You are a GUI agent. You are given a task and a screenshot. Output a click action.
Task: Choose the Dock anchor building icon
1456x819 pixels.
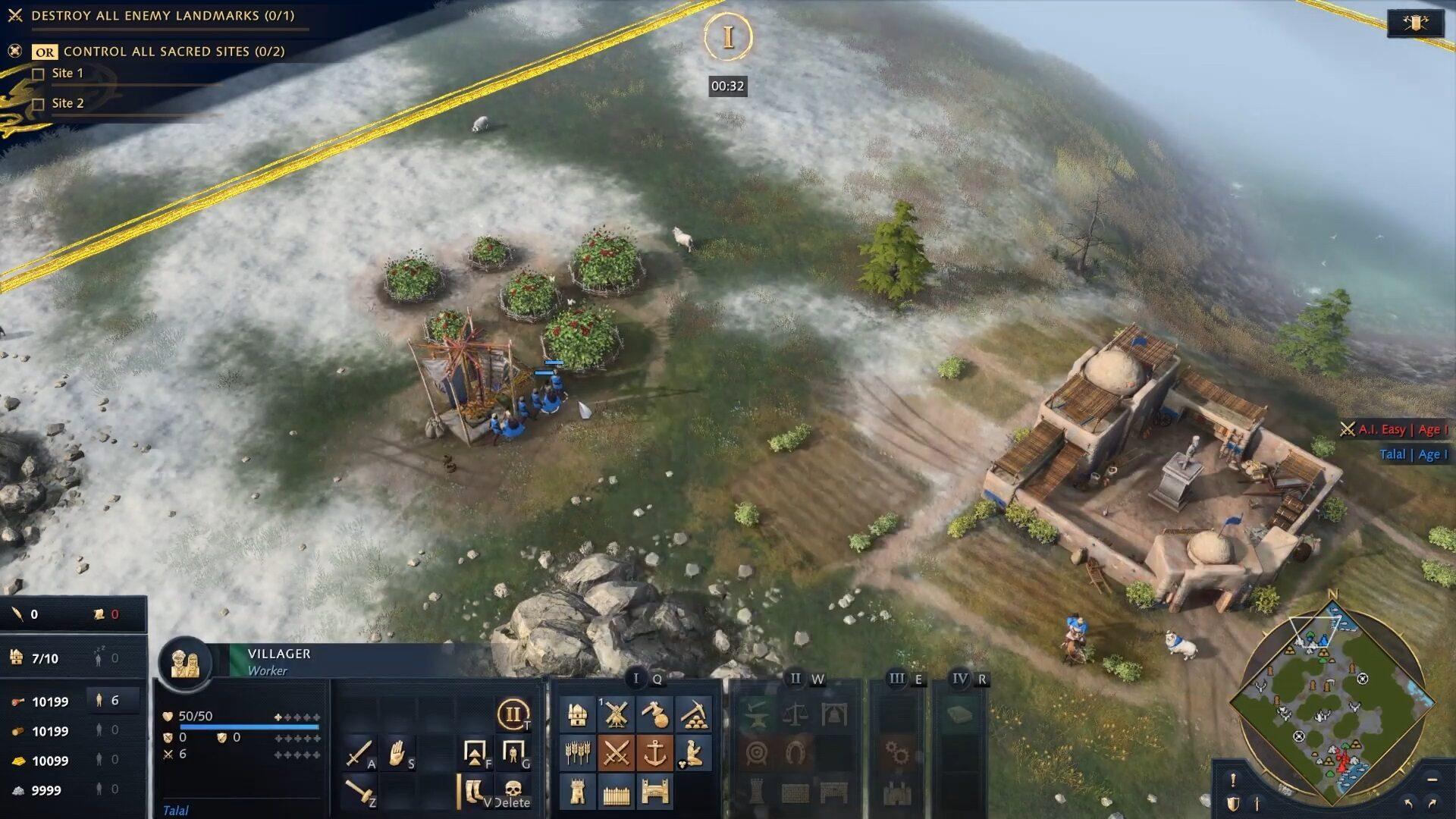[654, 753]
